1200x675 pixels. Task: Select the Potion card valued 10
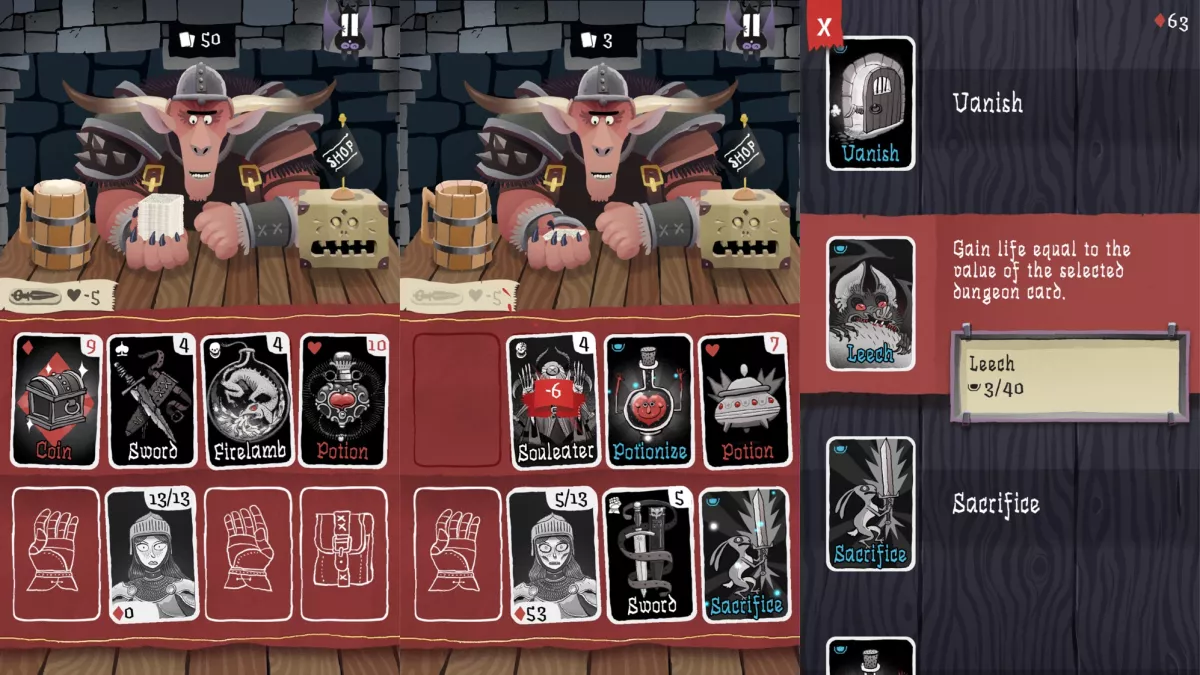[x=343, y=400]
